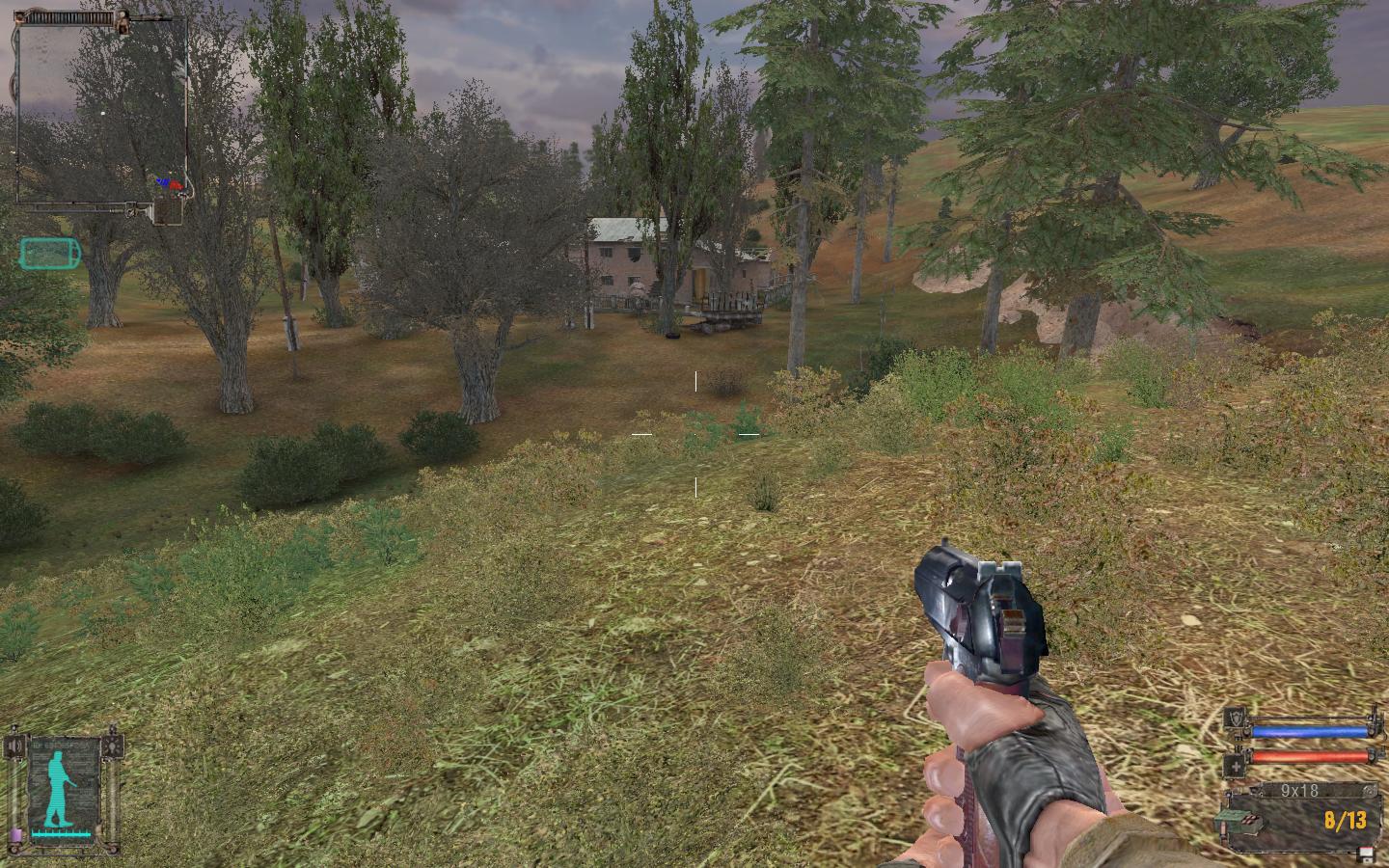Image resolution: width=1389 pixels, height=868 pixels.
Task: Open the cyan PDA icon
Action: click(51, 254)
